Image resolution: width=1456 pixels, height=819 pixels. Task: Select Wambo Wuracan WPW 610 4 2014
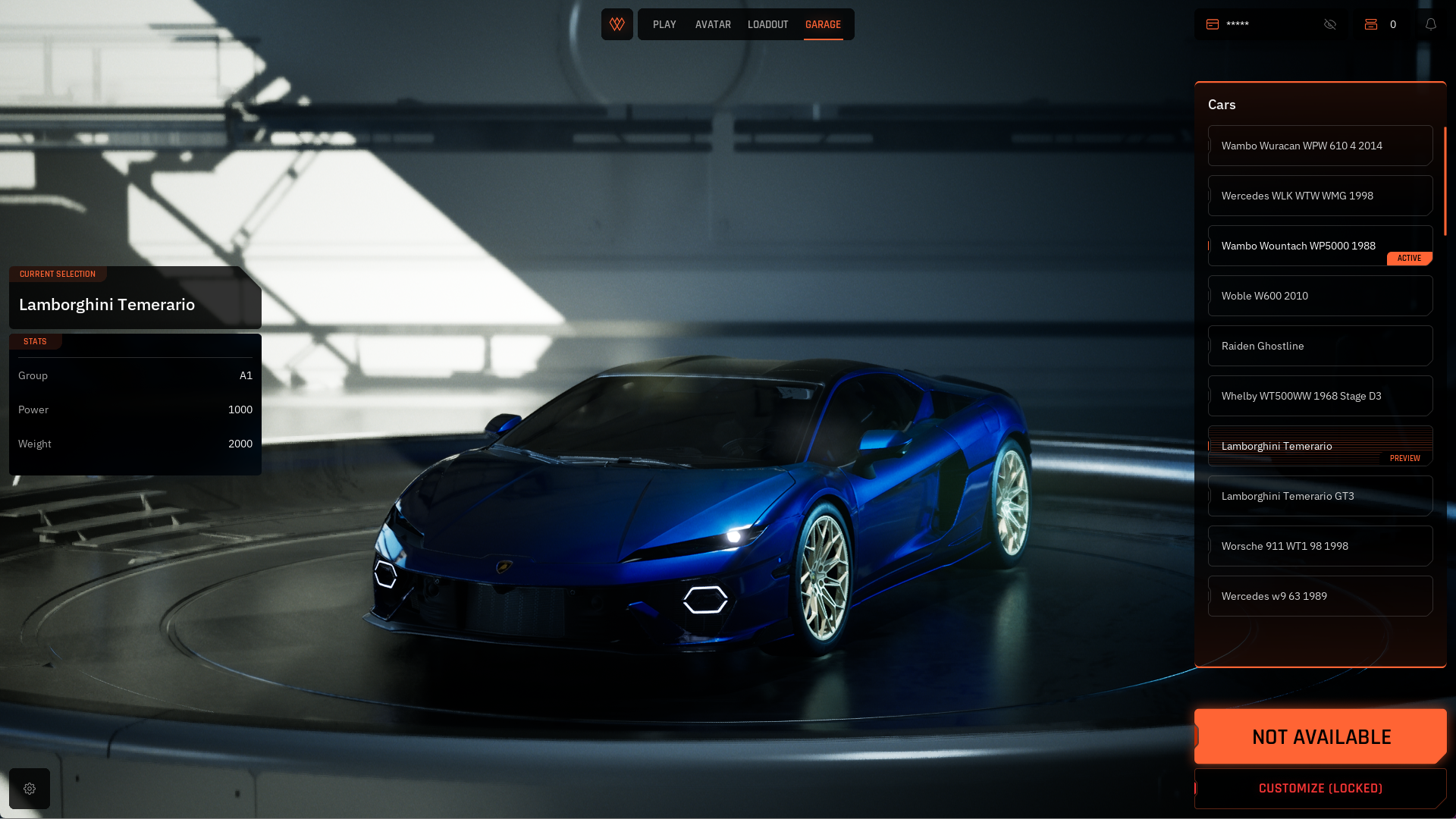pyautogui.click(x=1319, y=146)
